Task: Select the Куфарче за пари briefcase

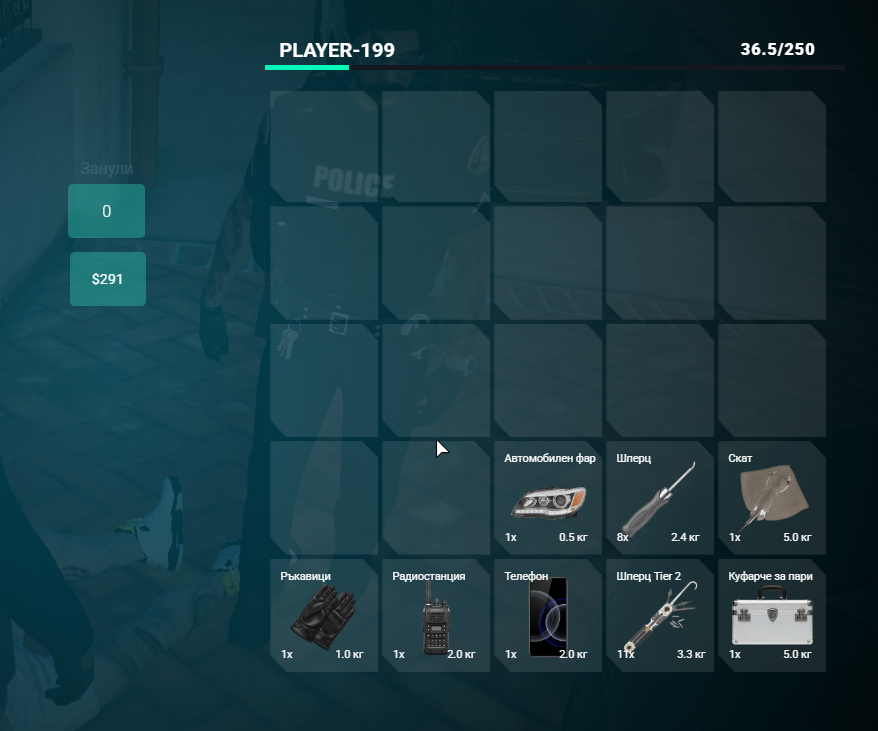Action: click(x=772, y=615)
